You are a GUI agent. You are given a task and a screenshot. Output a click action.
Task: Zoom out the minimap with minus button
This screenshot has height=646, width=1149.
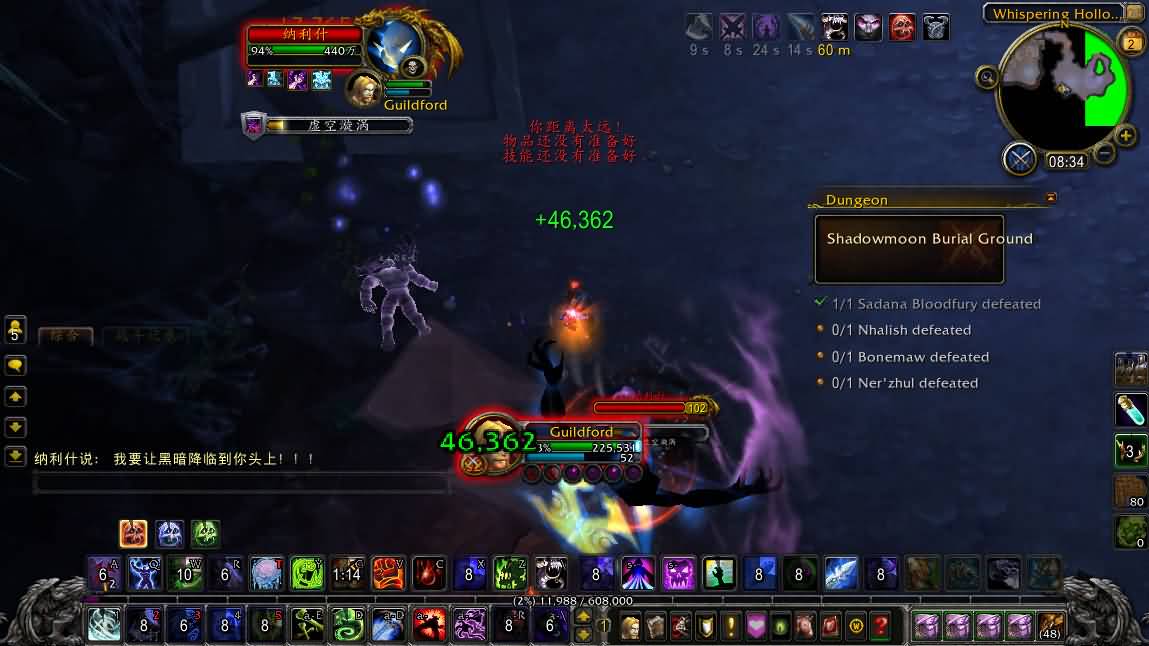coord(1104,153)
